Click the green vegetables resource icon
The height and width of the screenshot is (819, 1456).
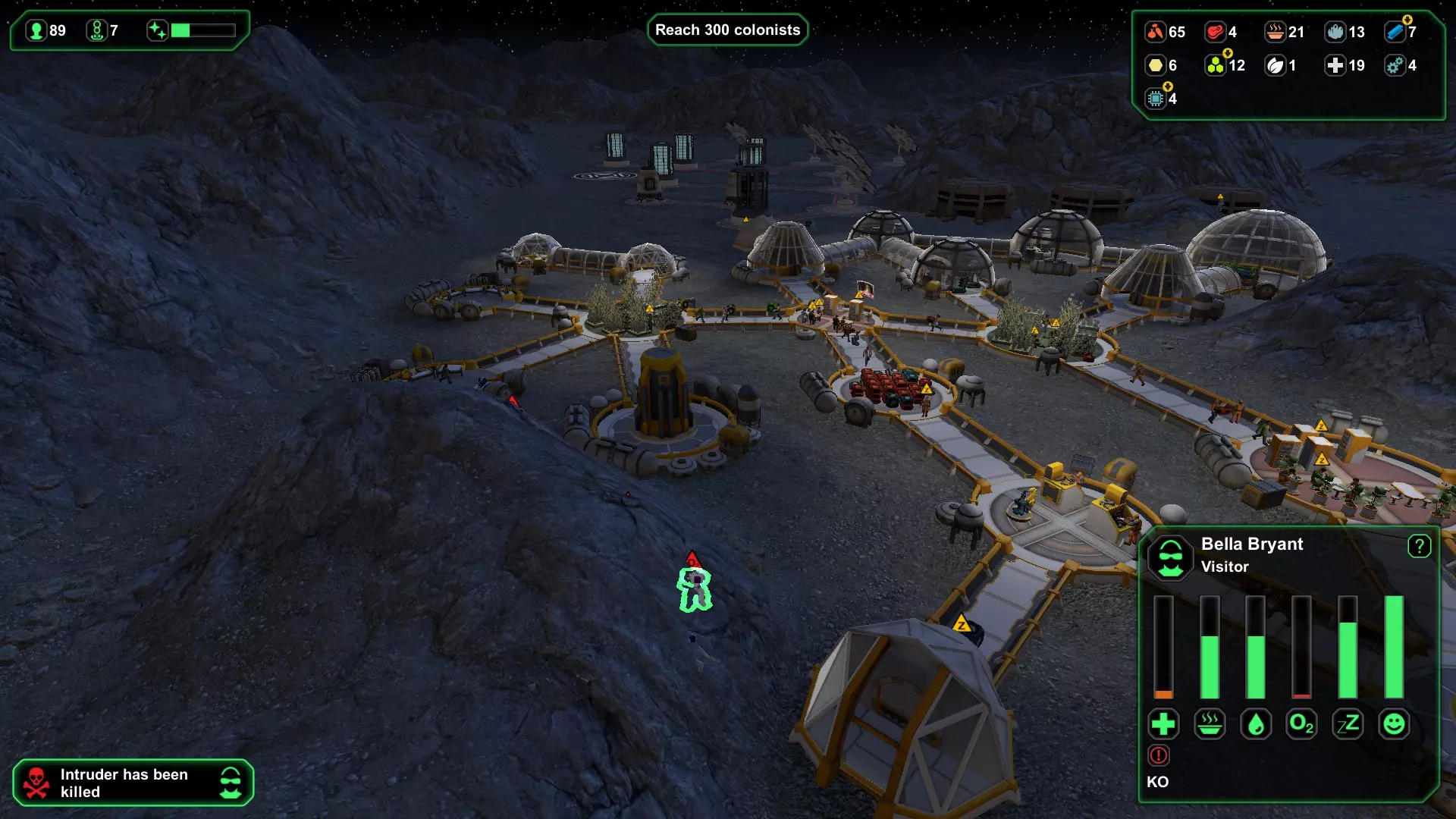[x=1215, y=65]
